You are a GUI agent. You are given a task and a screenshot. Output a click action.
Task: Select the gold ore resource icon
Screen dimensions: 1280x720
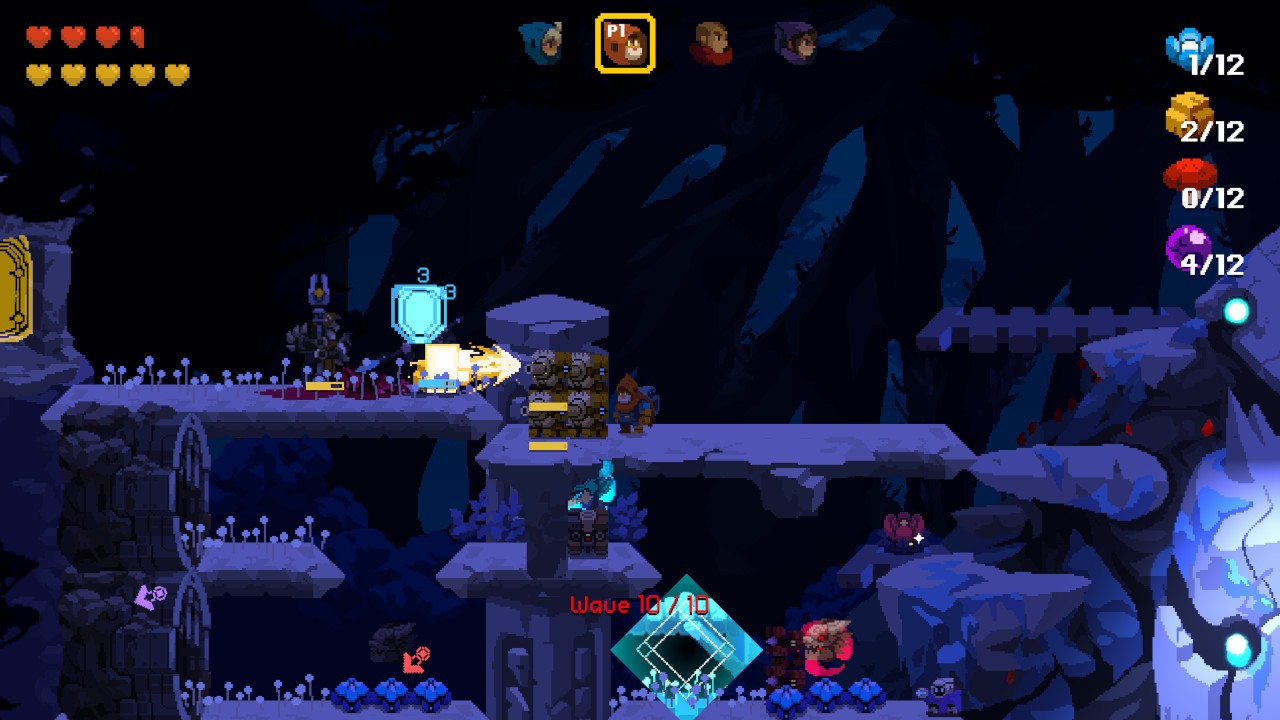(x=1187, y=114)
